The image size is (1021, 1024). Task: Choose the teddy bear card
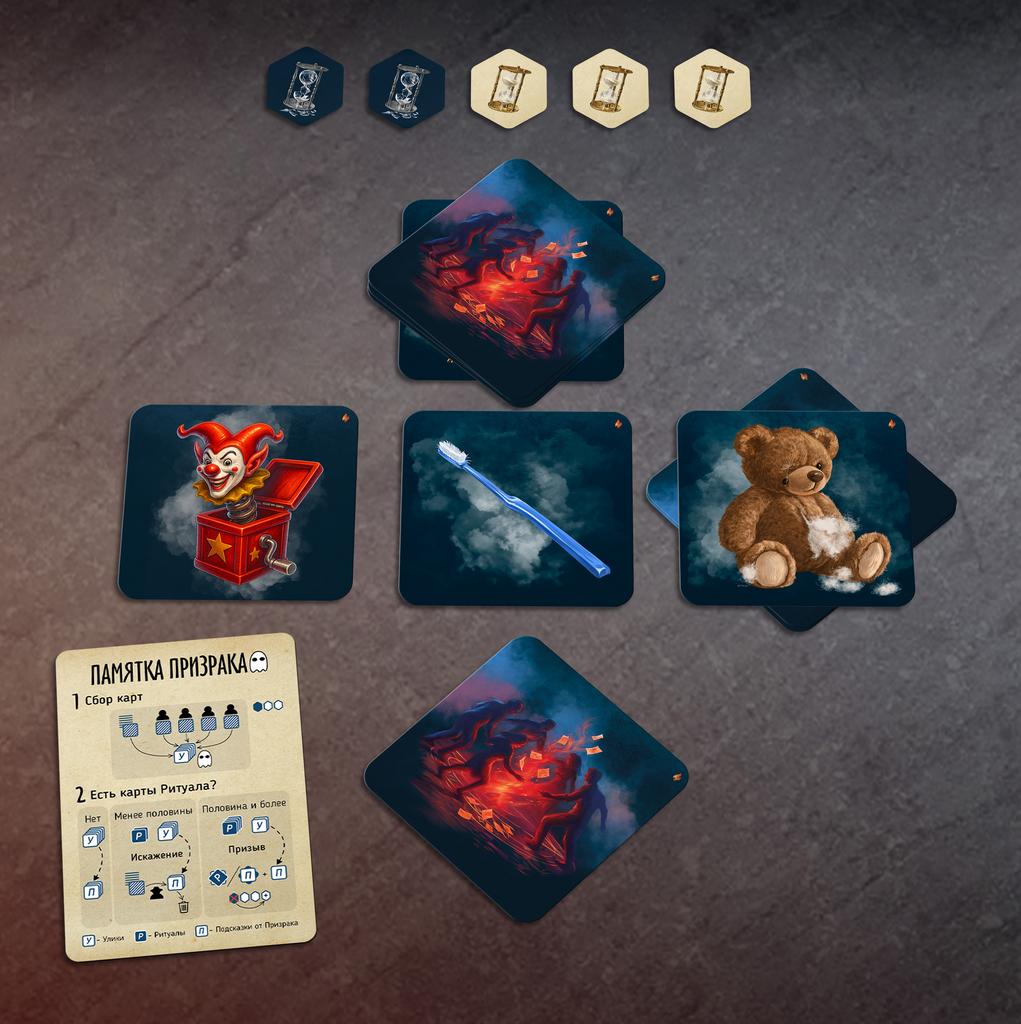(795, 508)
